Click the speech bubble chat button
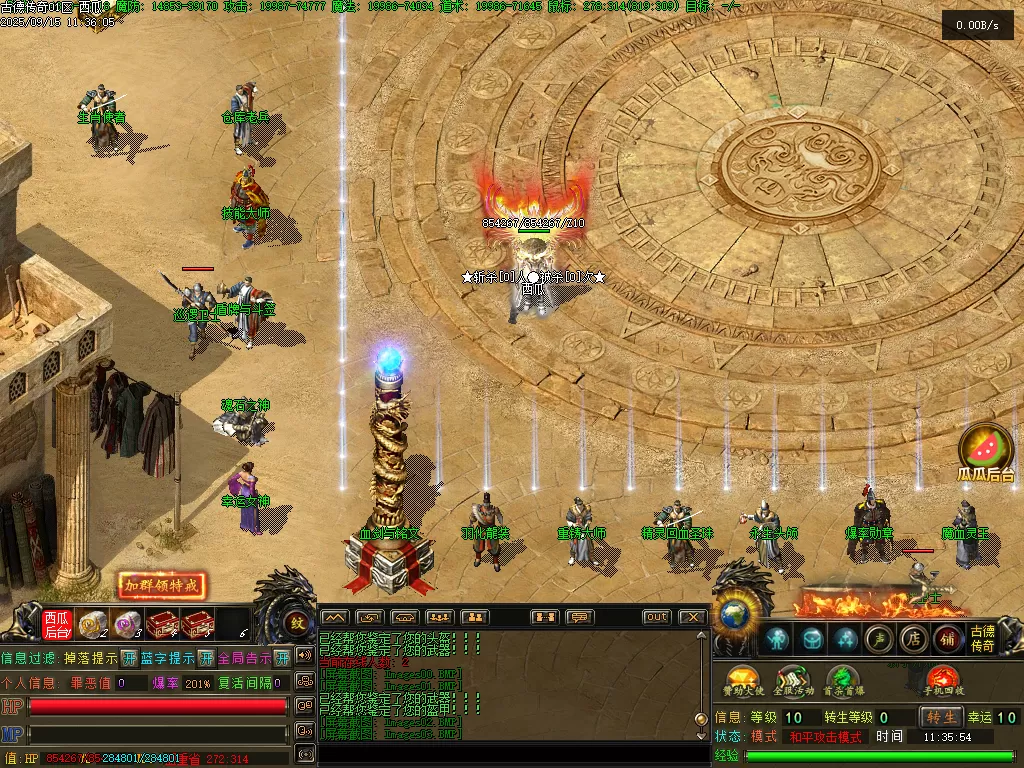Screen dimensions: 1024x768 (579, 618)
